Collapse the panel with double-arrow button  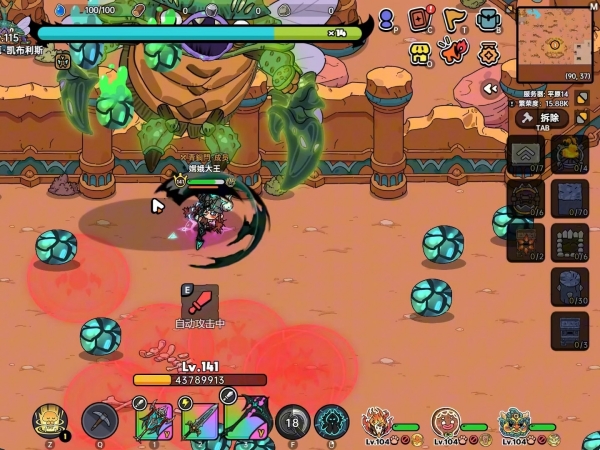490,88
